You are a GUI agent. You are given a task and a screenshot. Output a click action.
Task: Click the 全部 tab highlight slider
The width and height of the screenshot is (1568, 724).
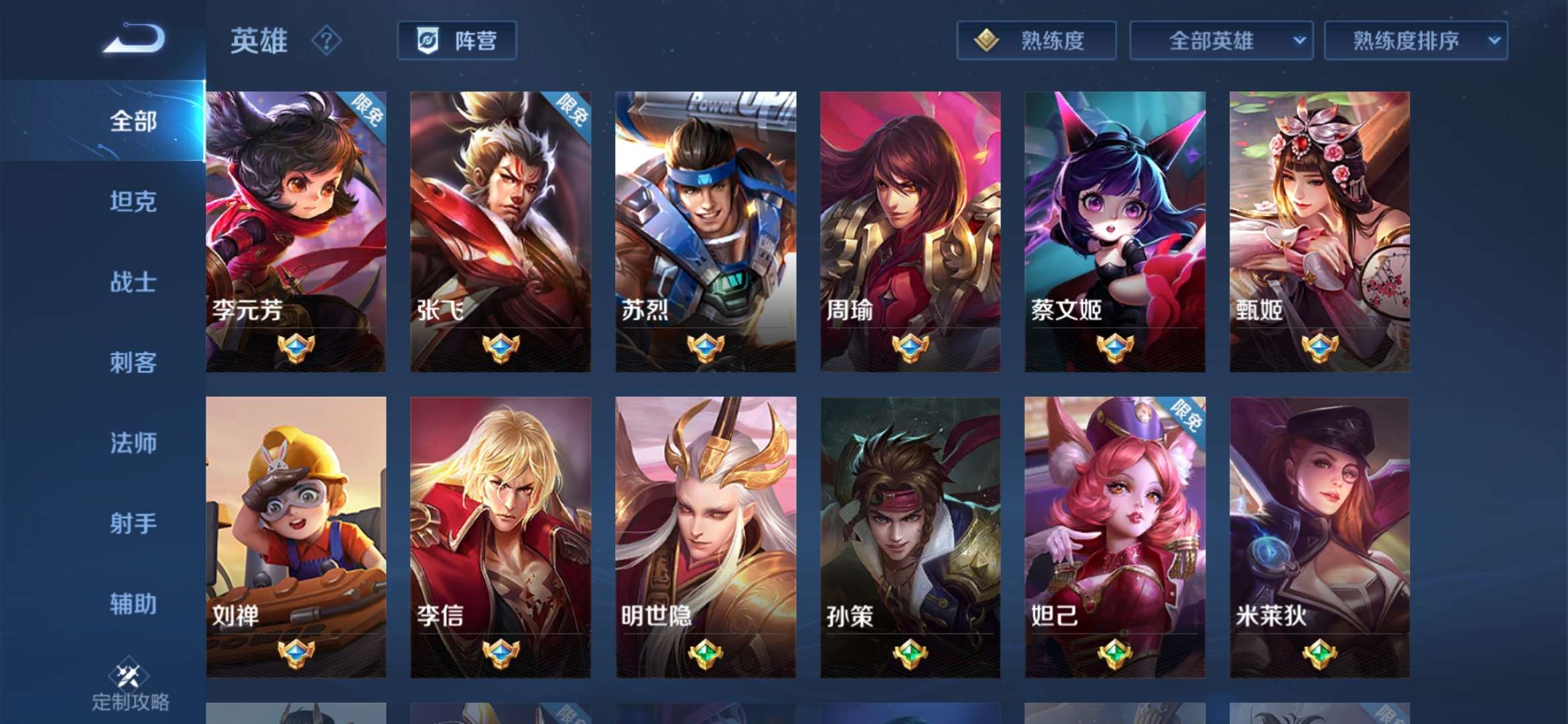134,121
